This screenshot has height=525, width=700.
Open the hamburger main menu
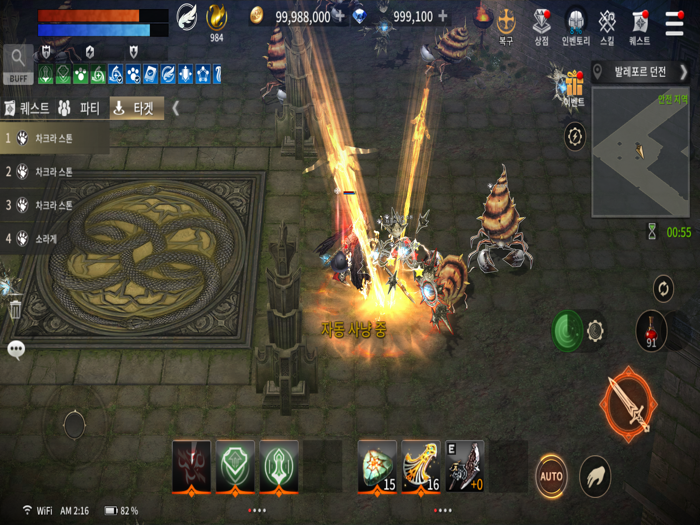tap(675, 22)
